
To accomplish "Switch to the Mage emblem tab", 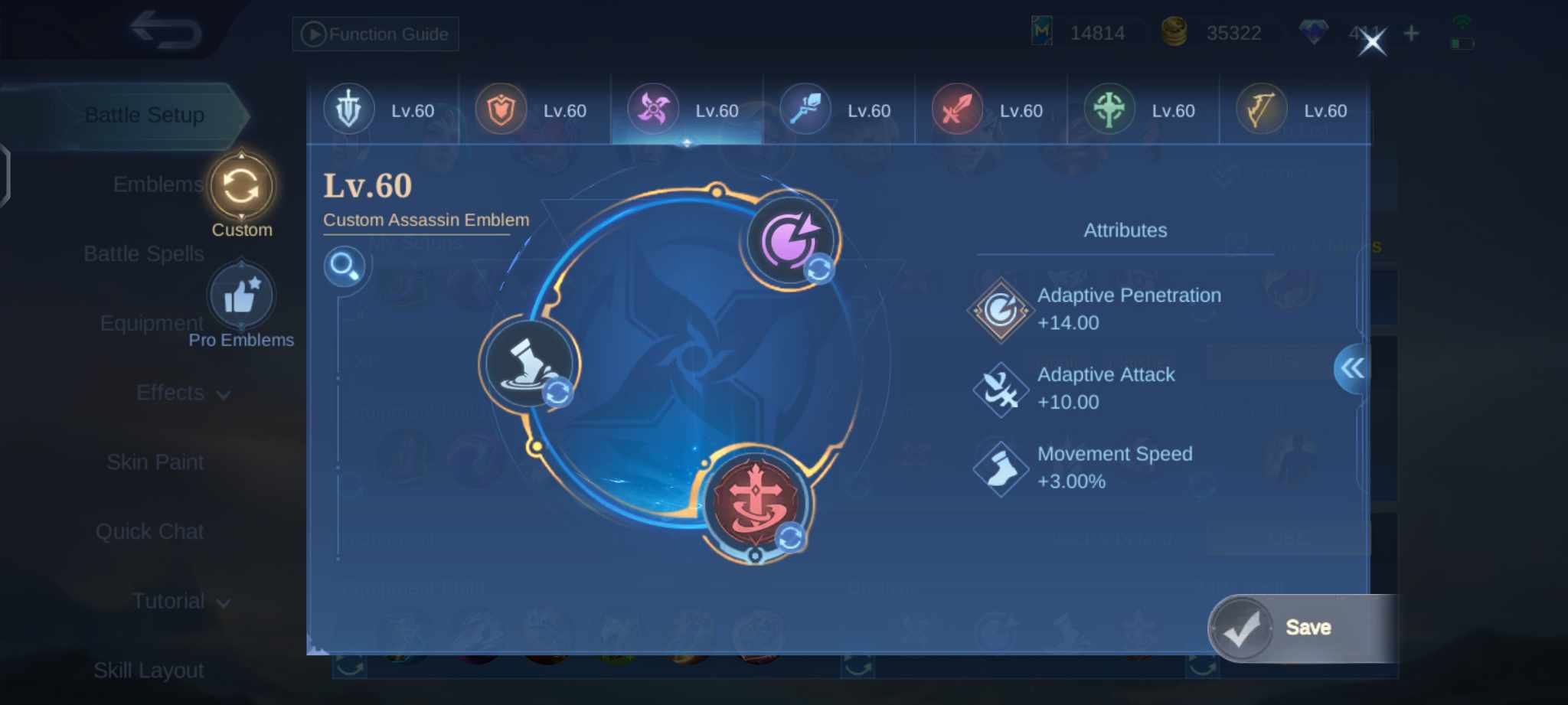I will coord(805,109).
